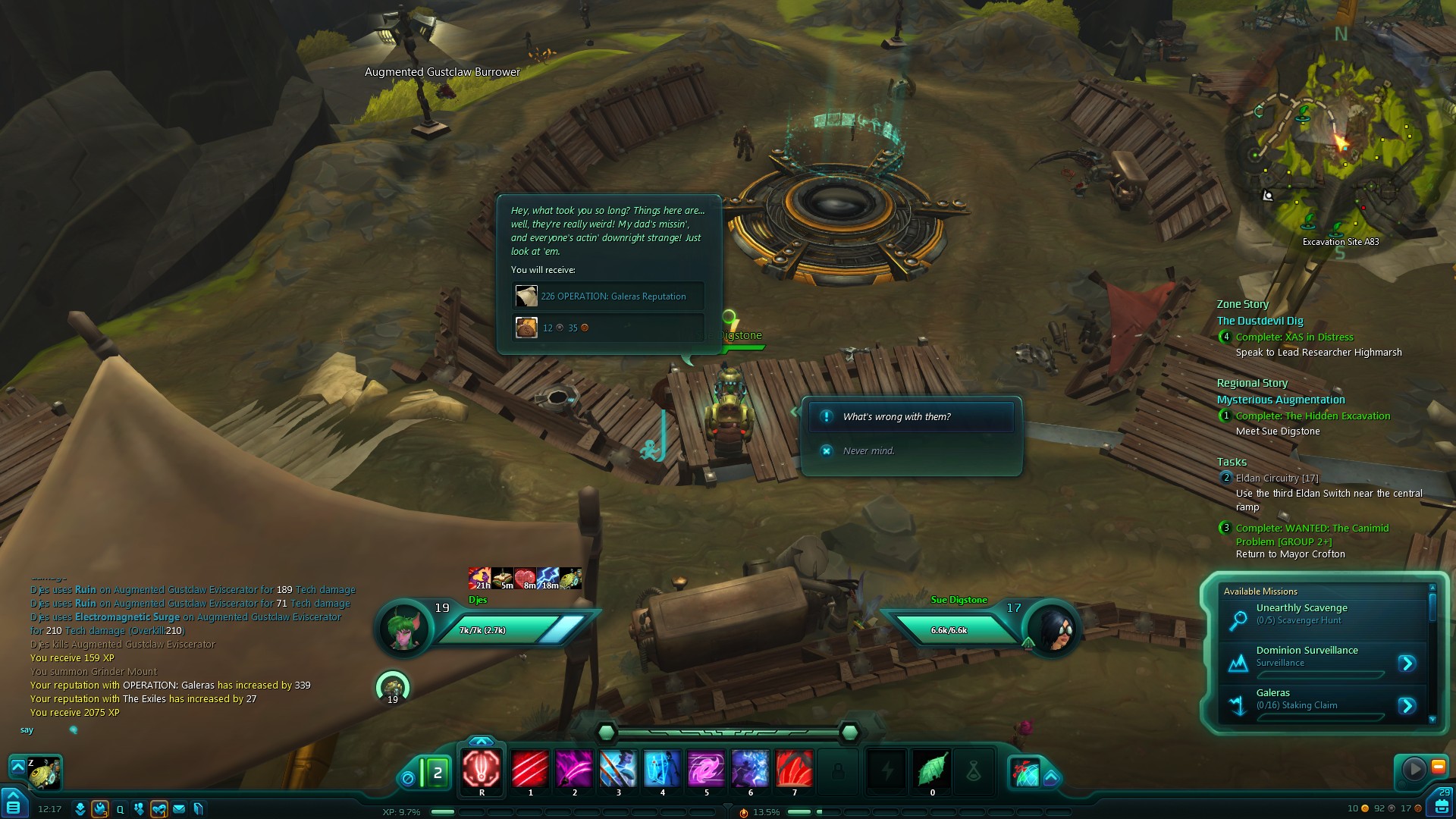Activate the red R-key innate ability
Viewport: 1456px width, 819px height.
point(482,768)
